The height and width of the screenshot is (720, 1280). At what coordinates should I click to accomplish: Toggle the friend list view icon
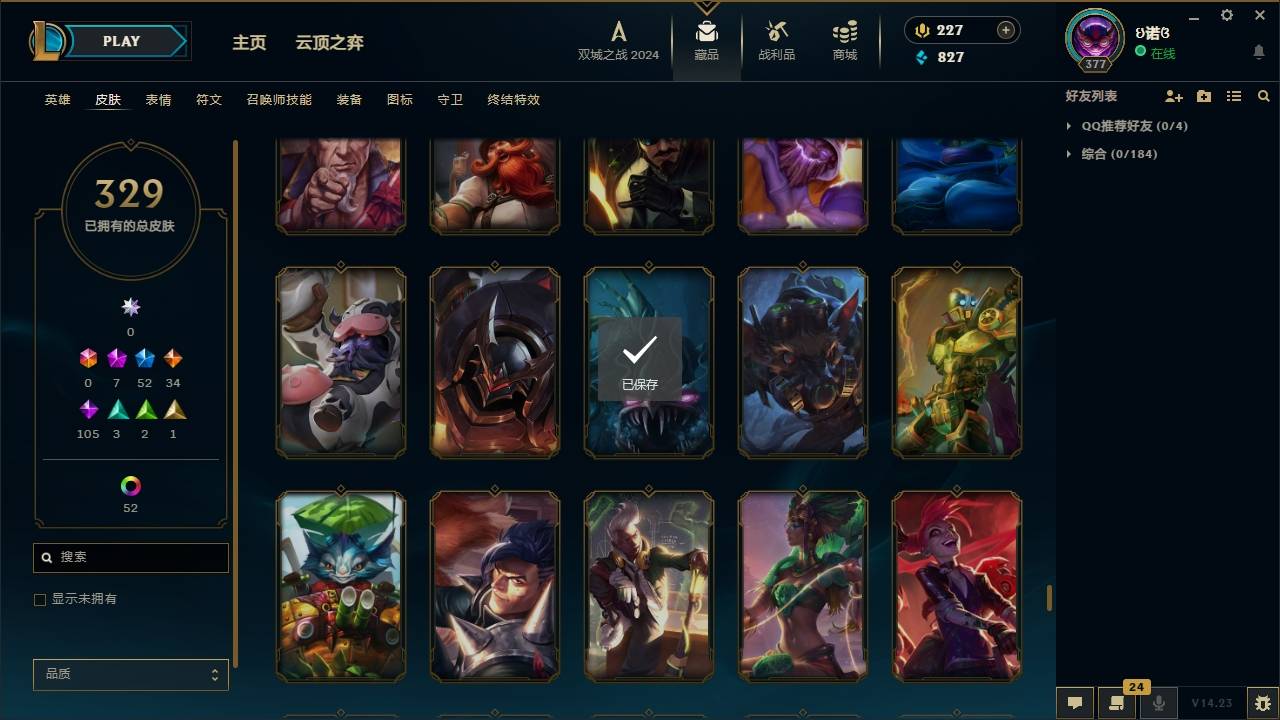[1234, 96]
